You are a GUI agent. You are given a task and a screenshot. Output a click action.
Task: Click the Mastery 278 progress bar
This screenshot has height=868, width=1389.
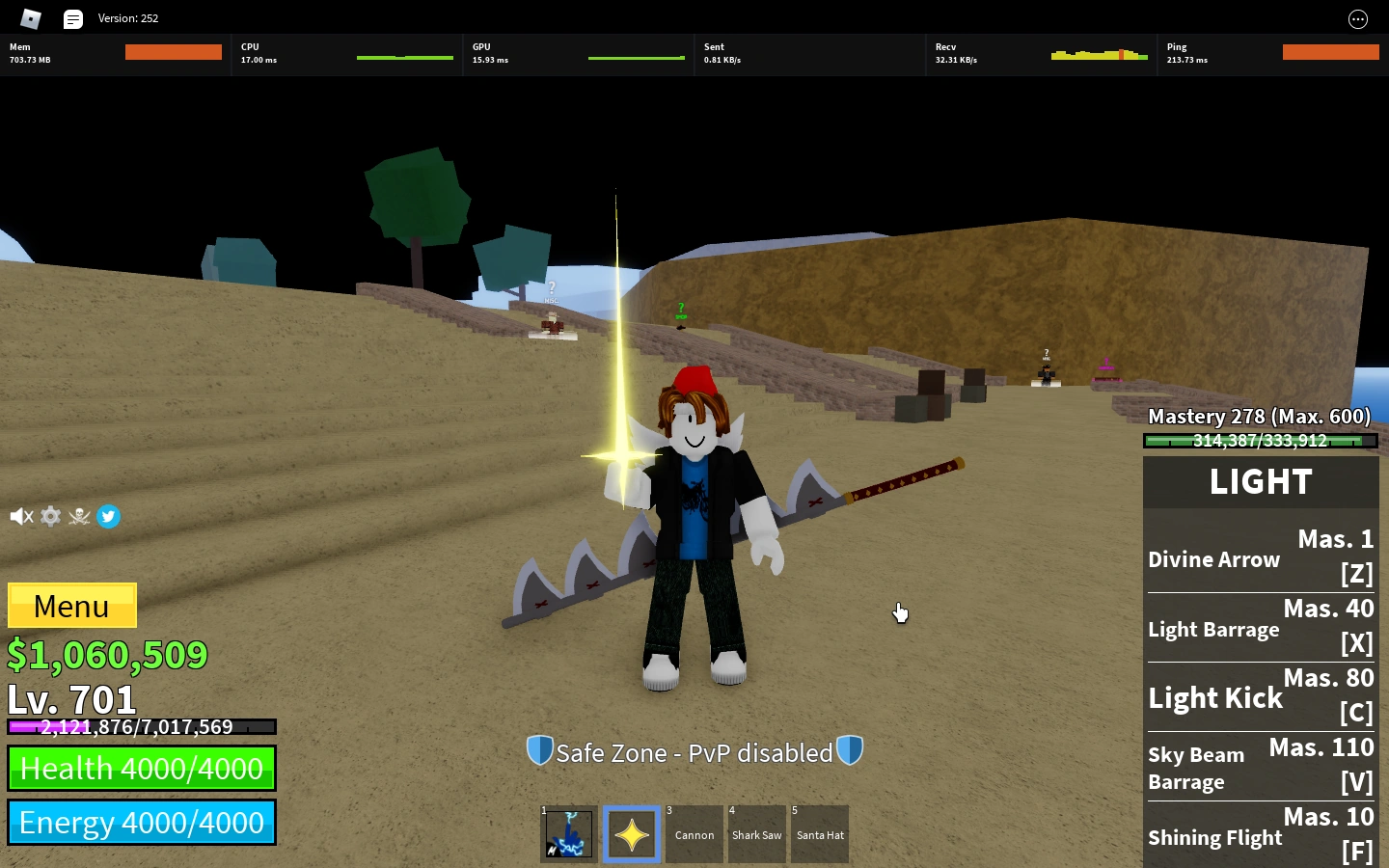[1261, 441]
